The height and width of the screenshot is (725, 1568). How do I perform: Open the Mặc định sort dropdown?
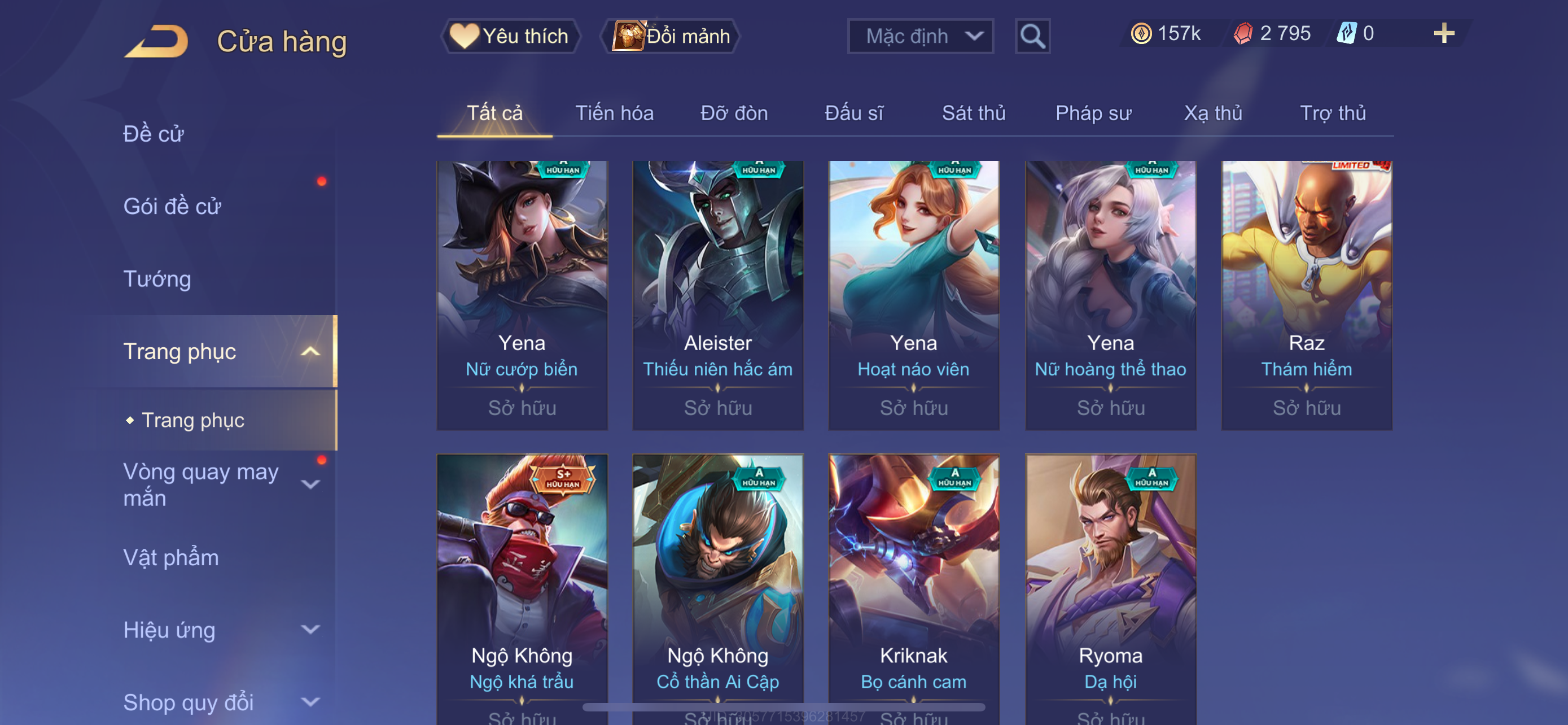point(919,37)
